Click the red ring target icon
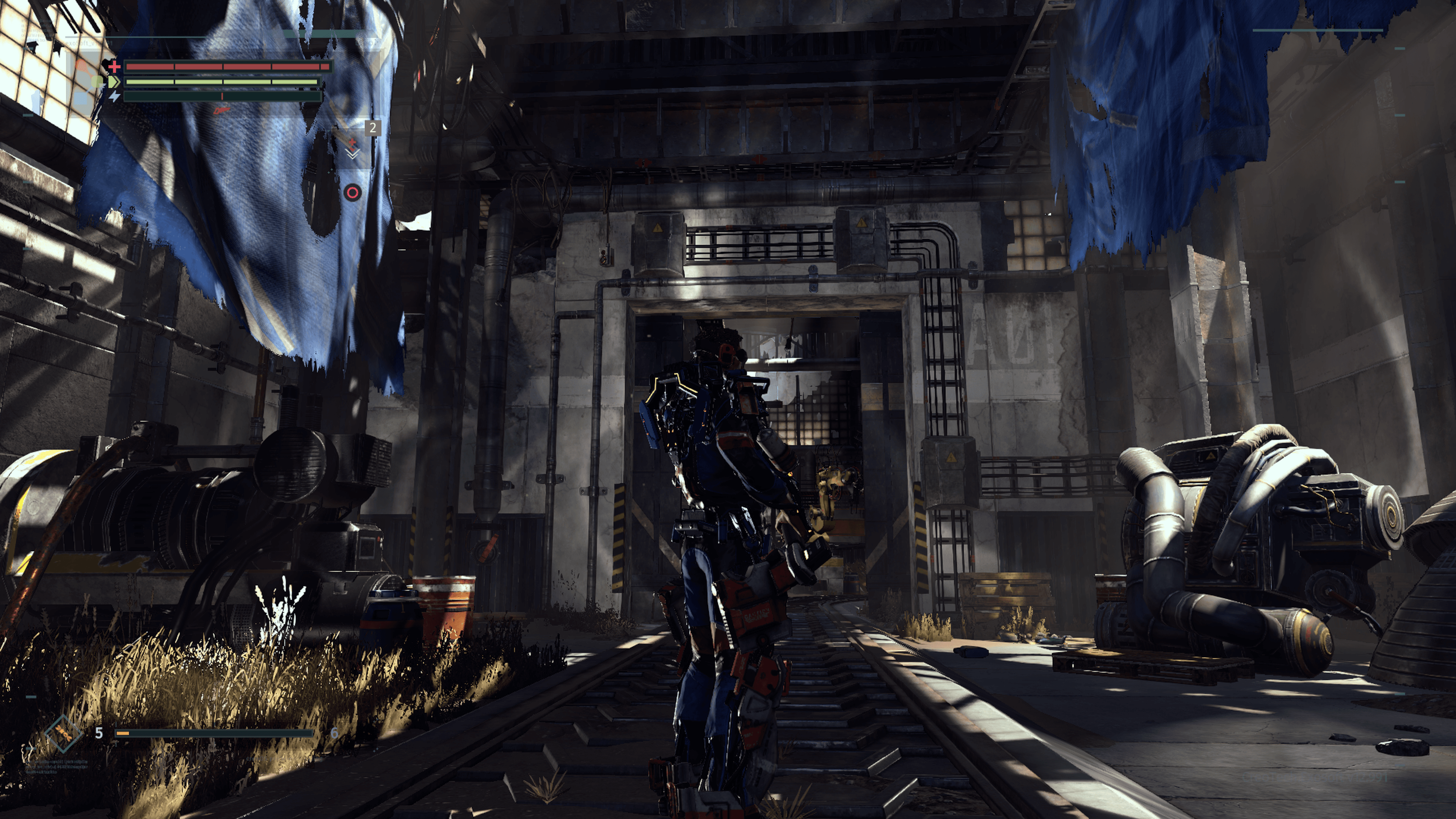Viewport: 1456px width, 819px height. coord(352,193)
